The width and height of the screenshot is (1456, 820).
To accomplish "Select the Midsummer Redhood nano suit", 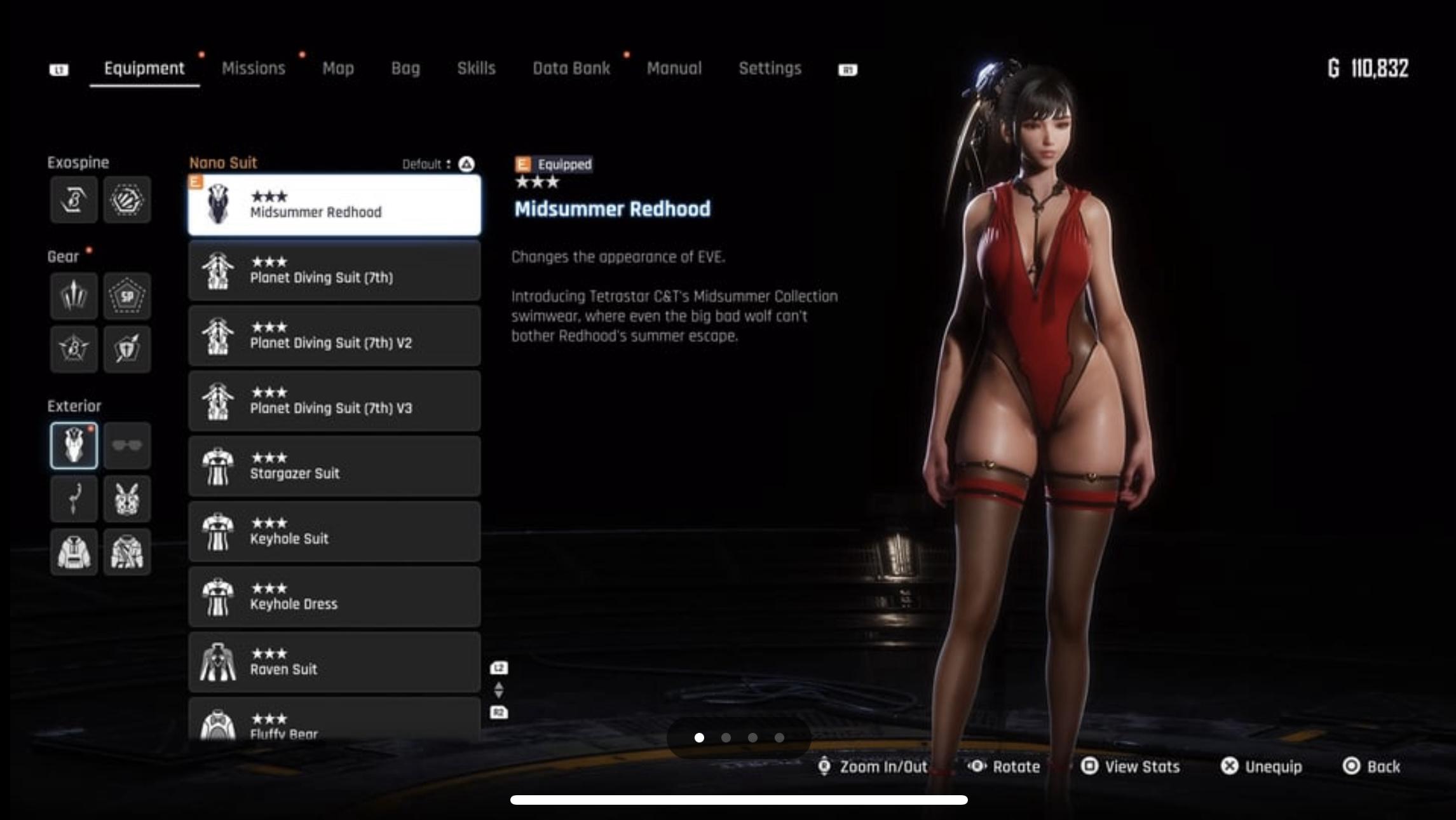I will pyautogui.click(x=334, y=205).
